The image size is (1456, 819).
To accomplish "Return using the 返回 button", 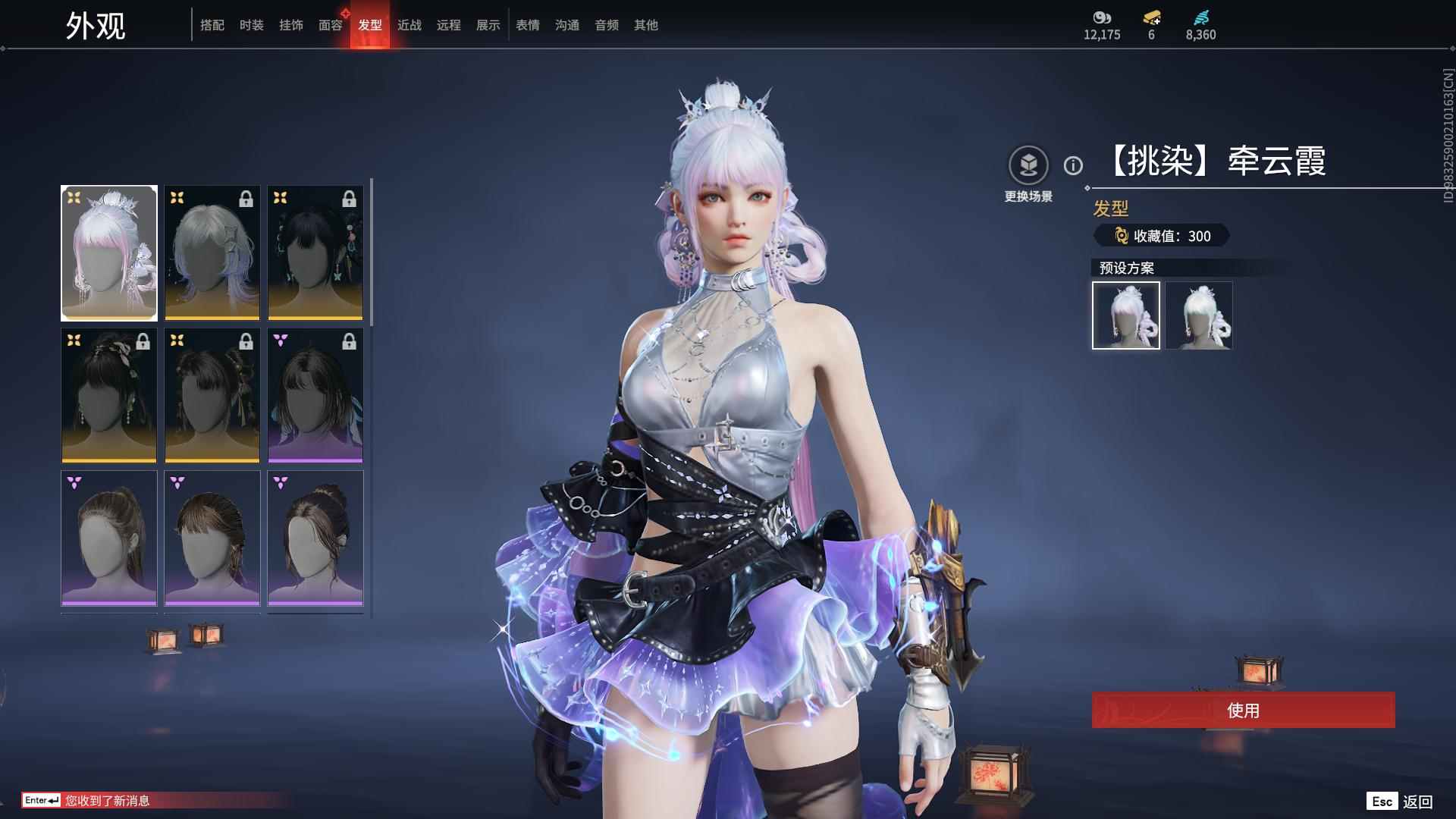I will (1417, 802).
